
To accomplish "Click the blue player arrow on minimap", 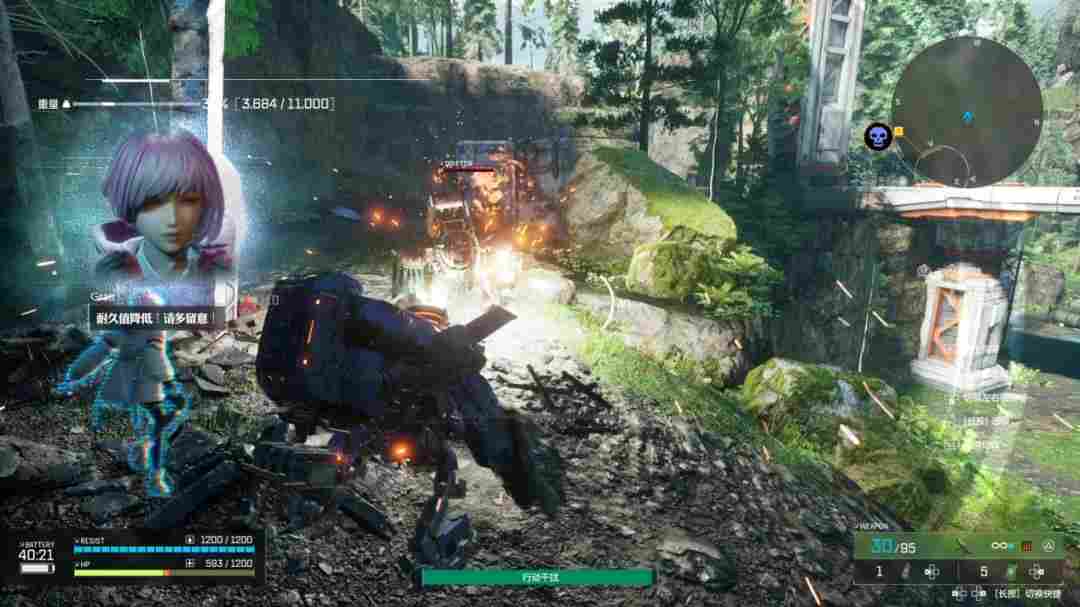I will (967, 117).
